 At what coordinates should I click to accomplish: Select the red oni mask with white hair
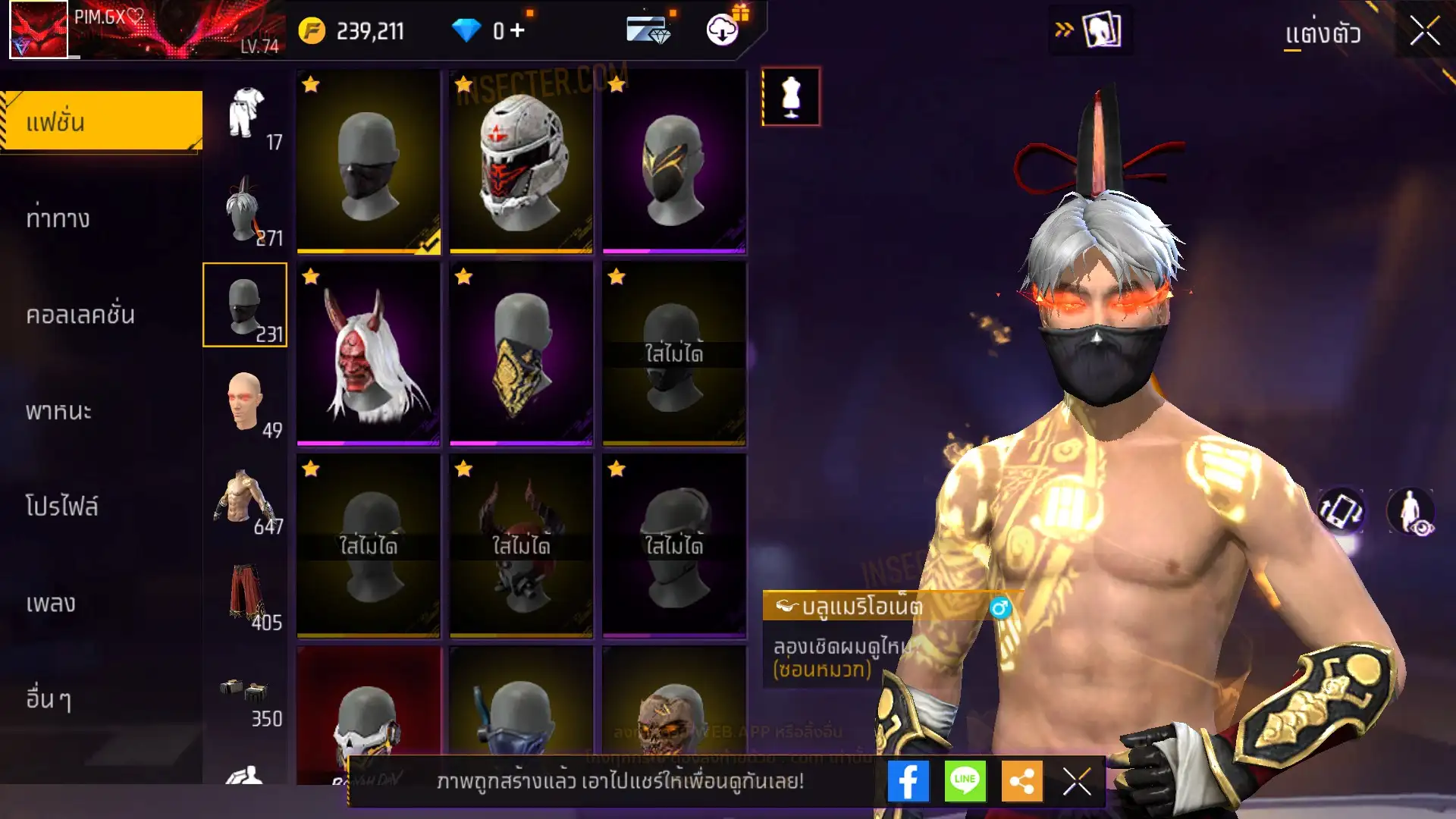point(368,353)
